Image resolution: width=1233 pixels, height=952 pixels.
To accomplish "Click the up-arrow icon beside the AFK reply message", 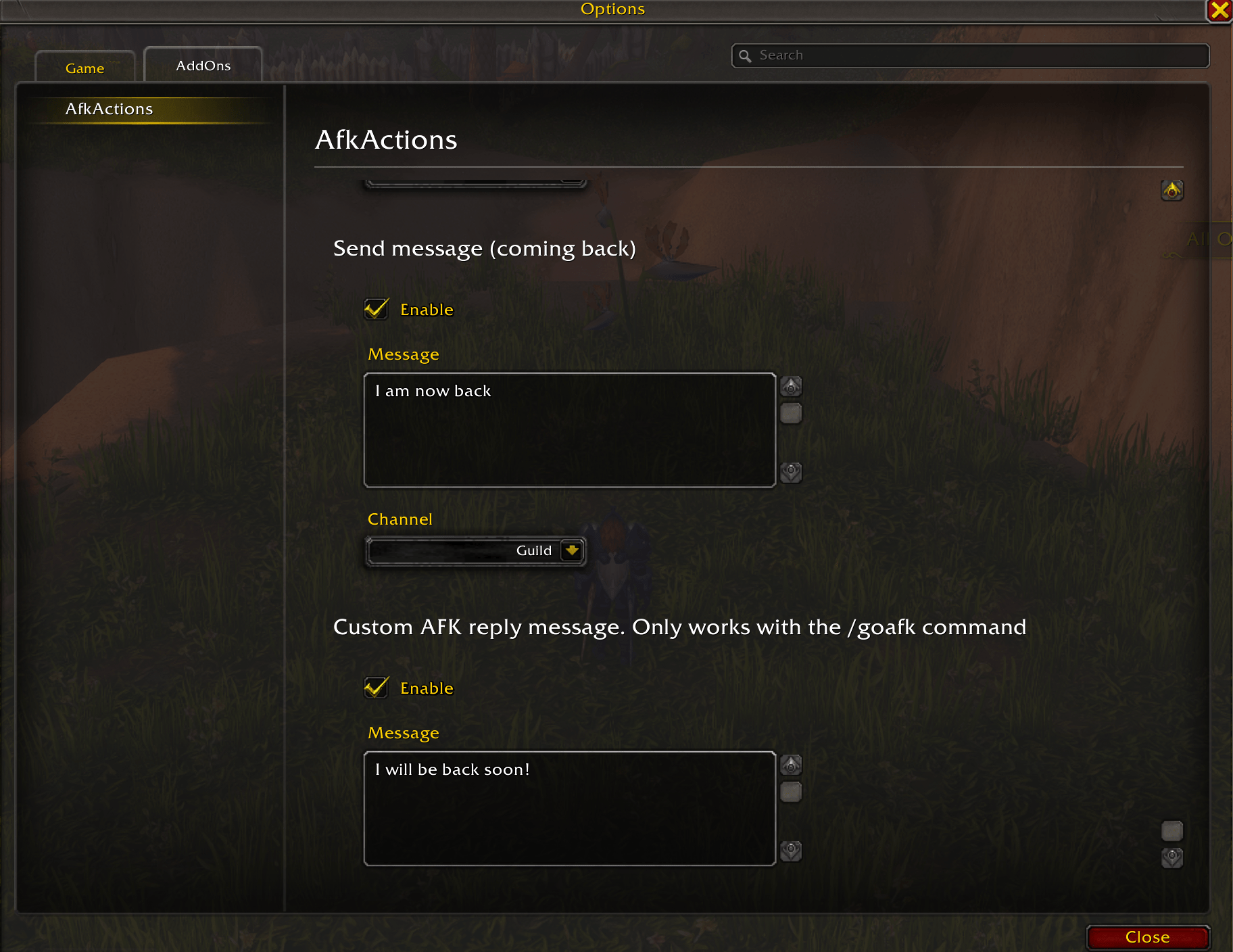I will click(x=791, y=765).
